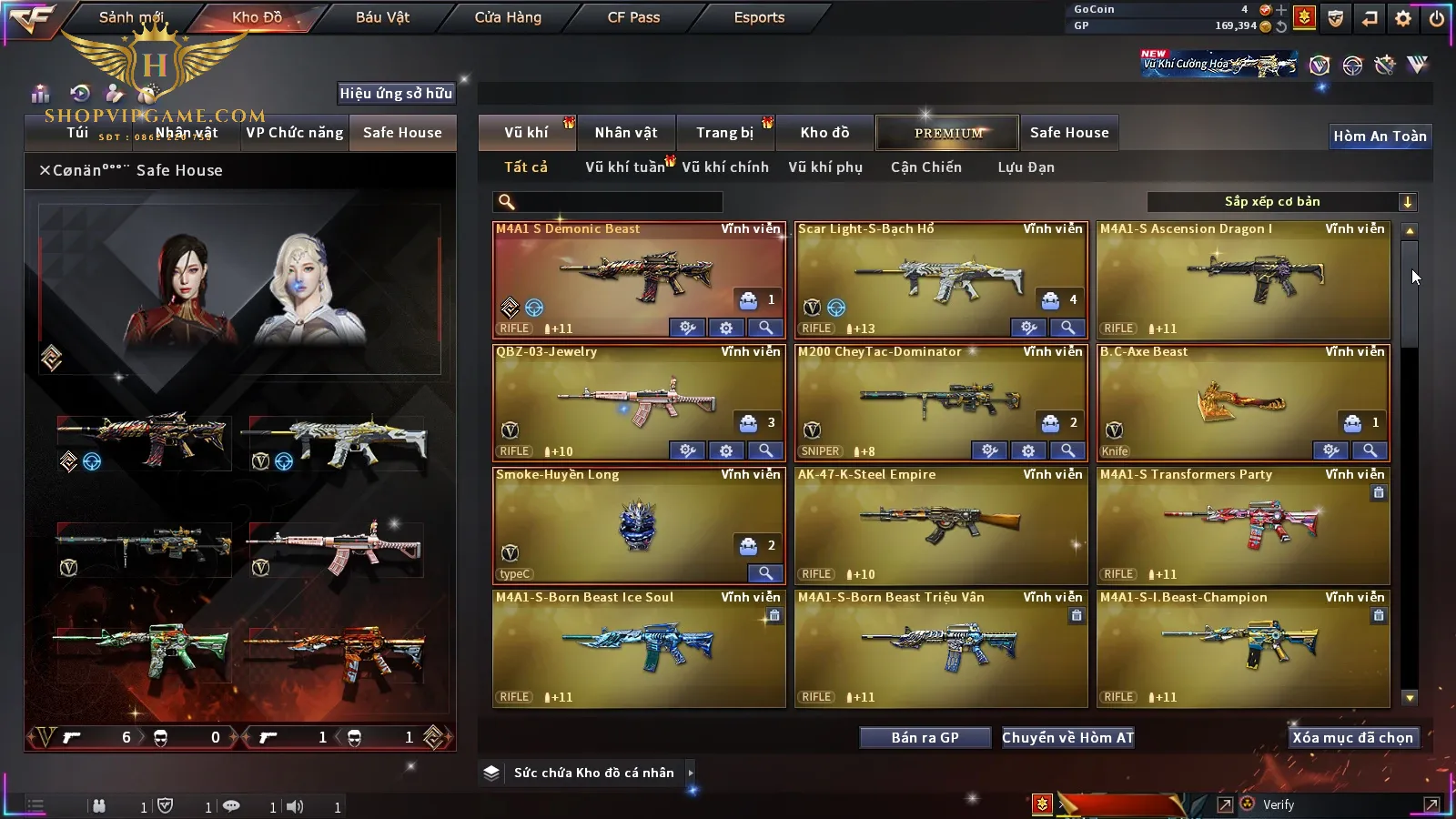Switch to the Trang bị tab
The image size is (1456, 819).
[724, 133]
